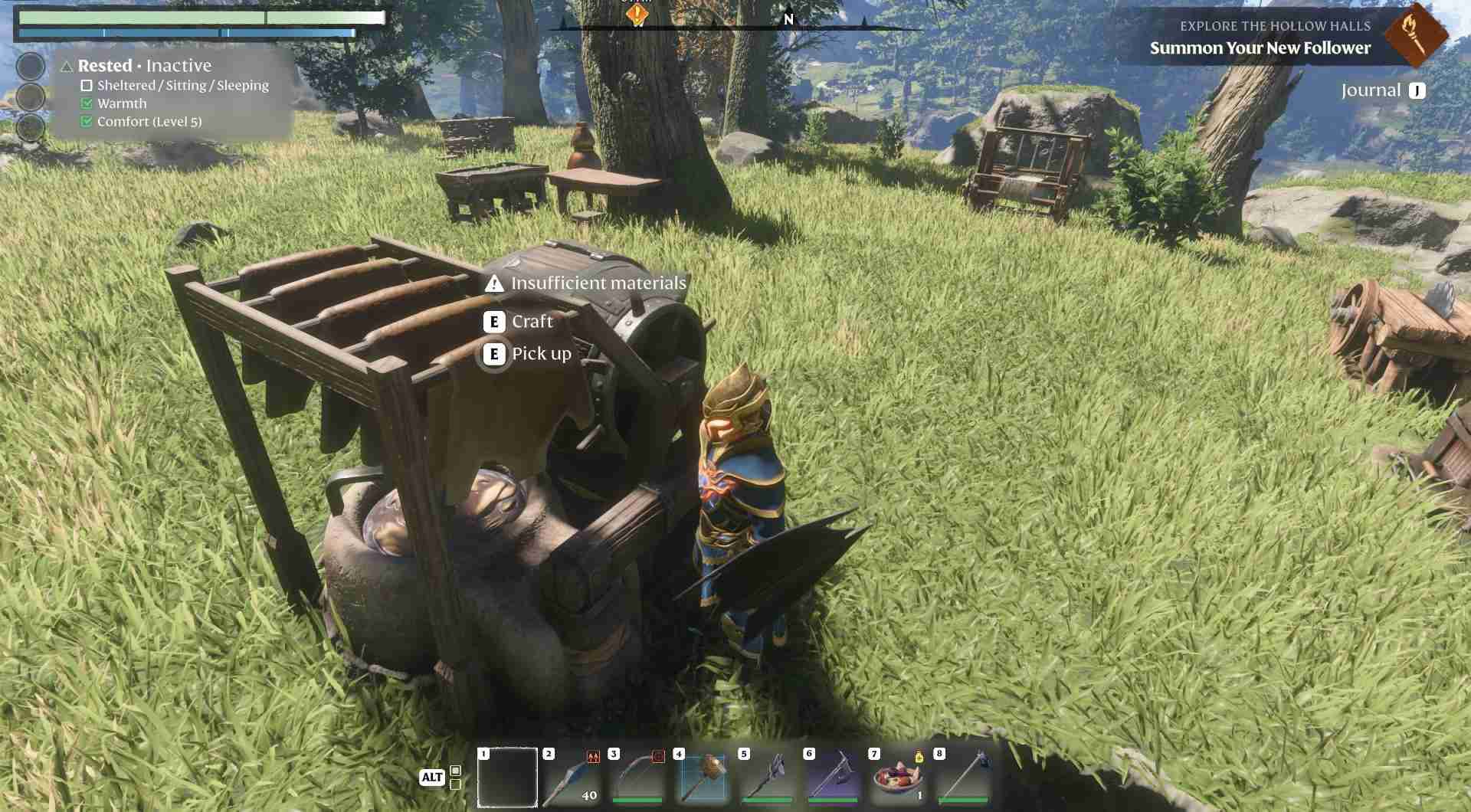Screen dimensions: 1471x812
Task: Toggle the Warmth status checkbox
Action: pos(85,103)
